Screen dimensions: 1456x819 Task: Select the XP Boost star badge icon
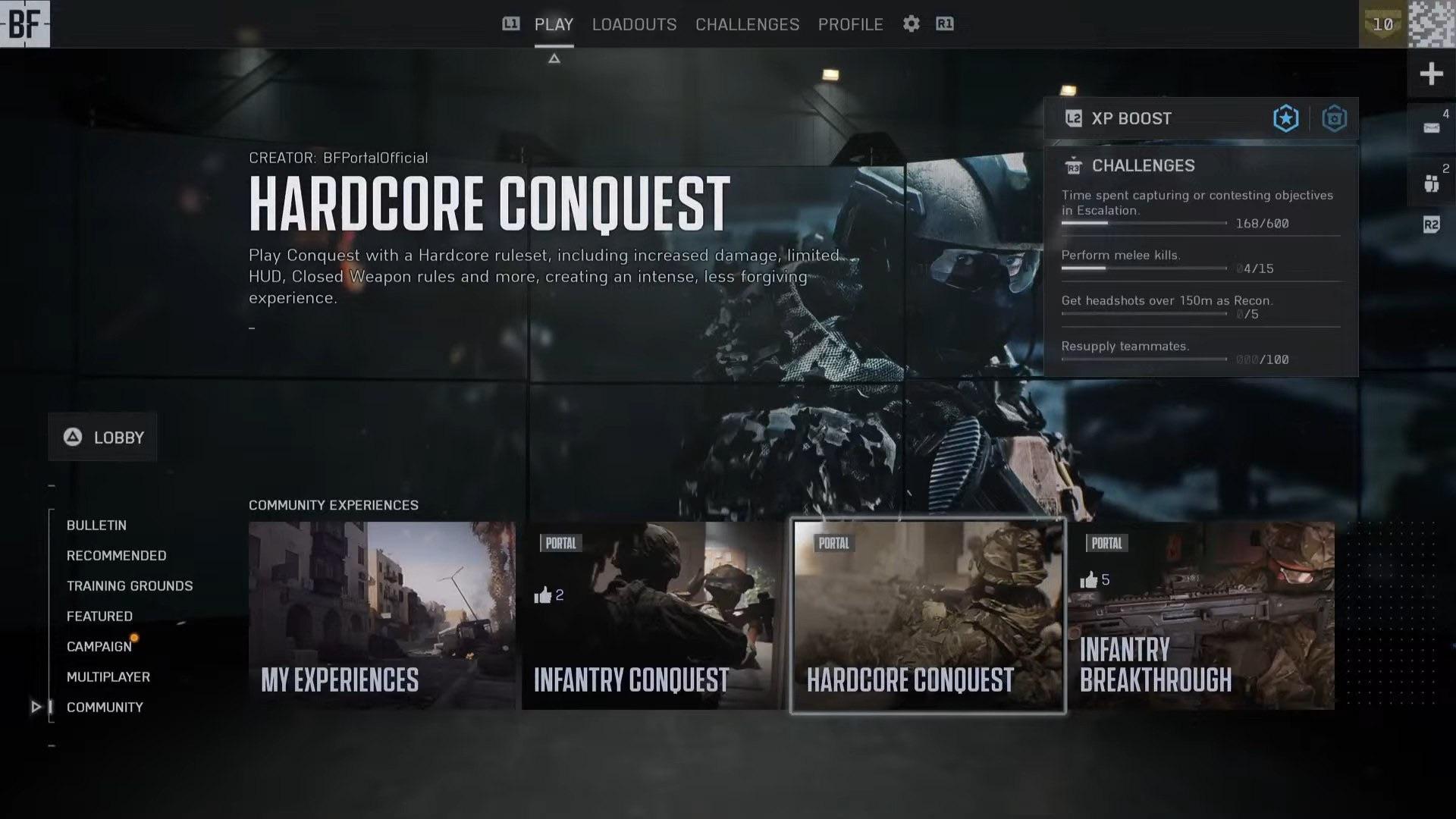coord(1285,118)
